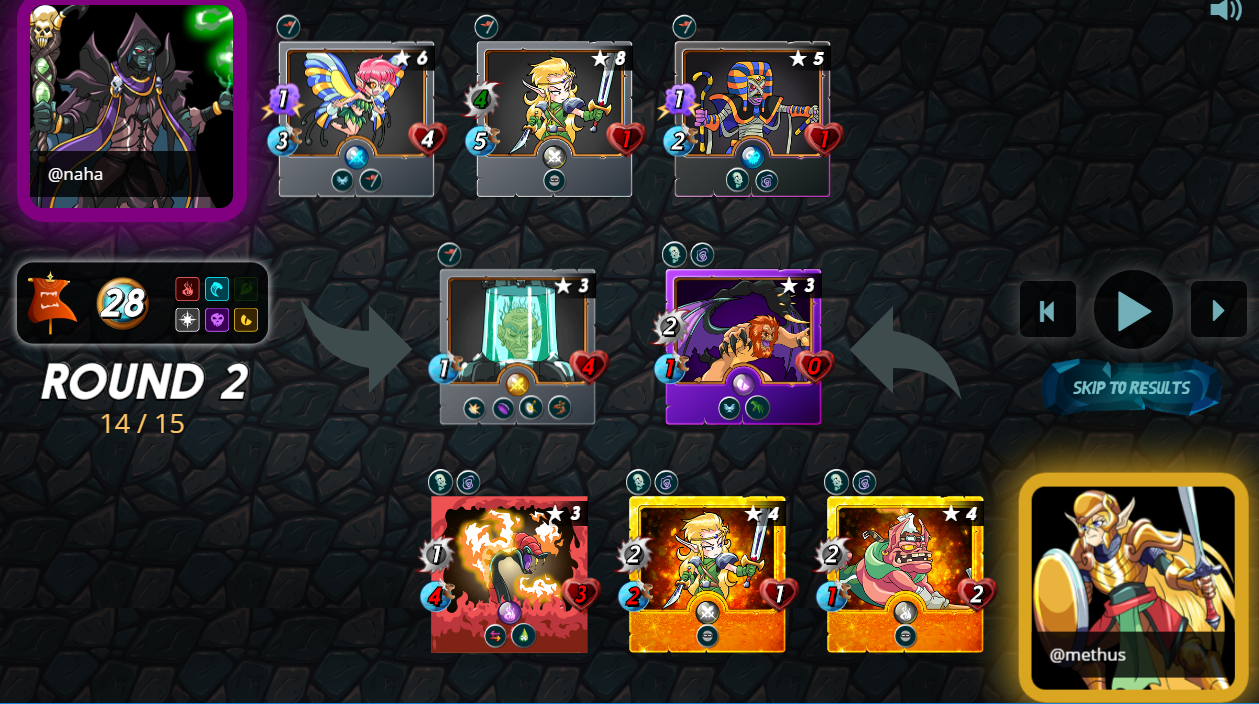The image size is (1259, 704).
Task: Click the red fire splinter icon
Action: point(187,289)
